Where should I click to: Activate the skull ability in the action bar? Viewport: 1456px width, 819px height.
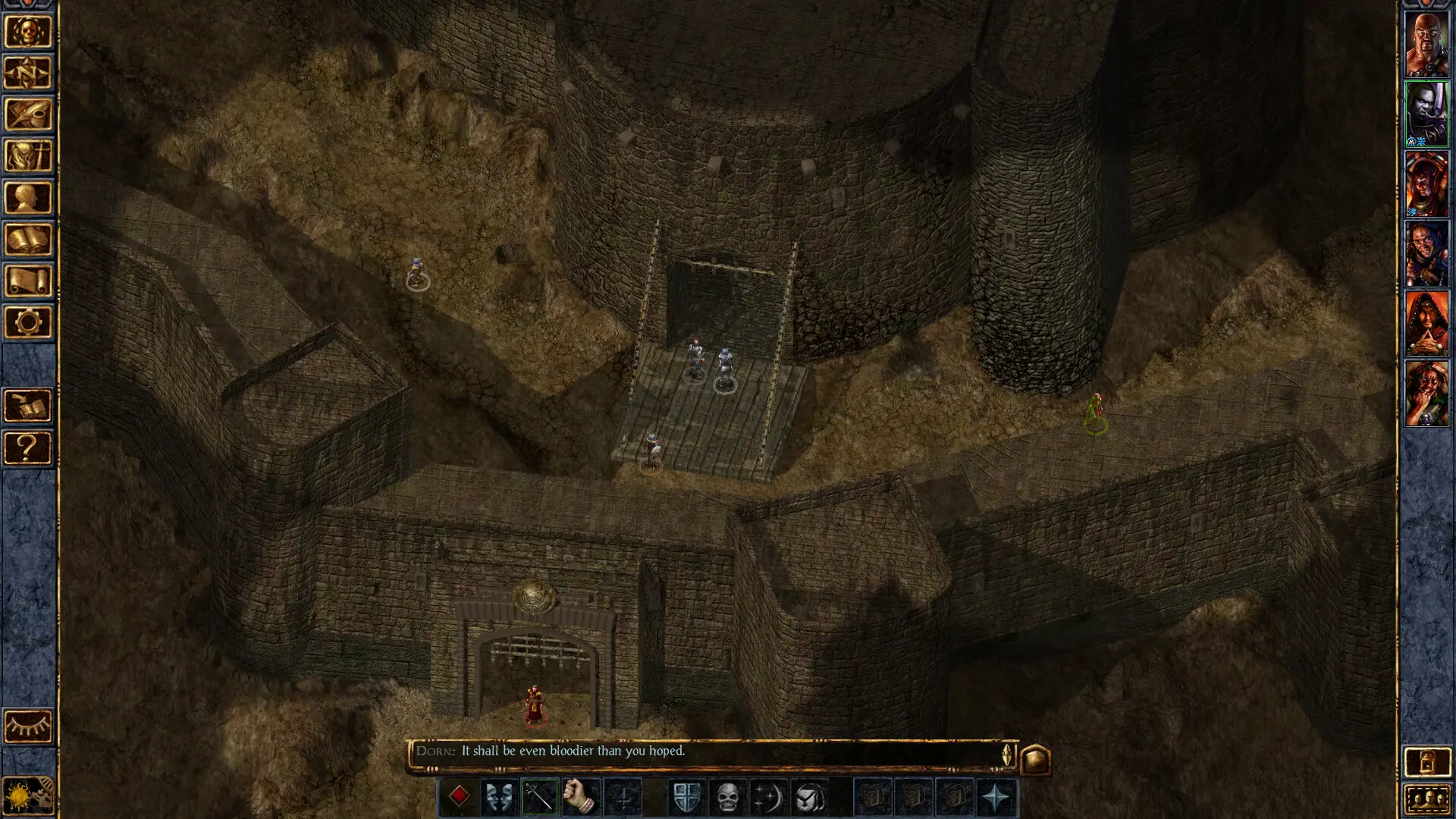727,797
